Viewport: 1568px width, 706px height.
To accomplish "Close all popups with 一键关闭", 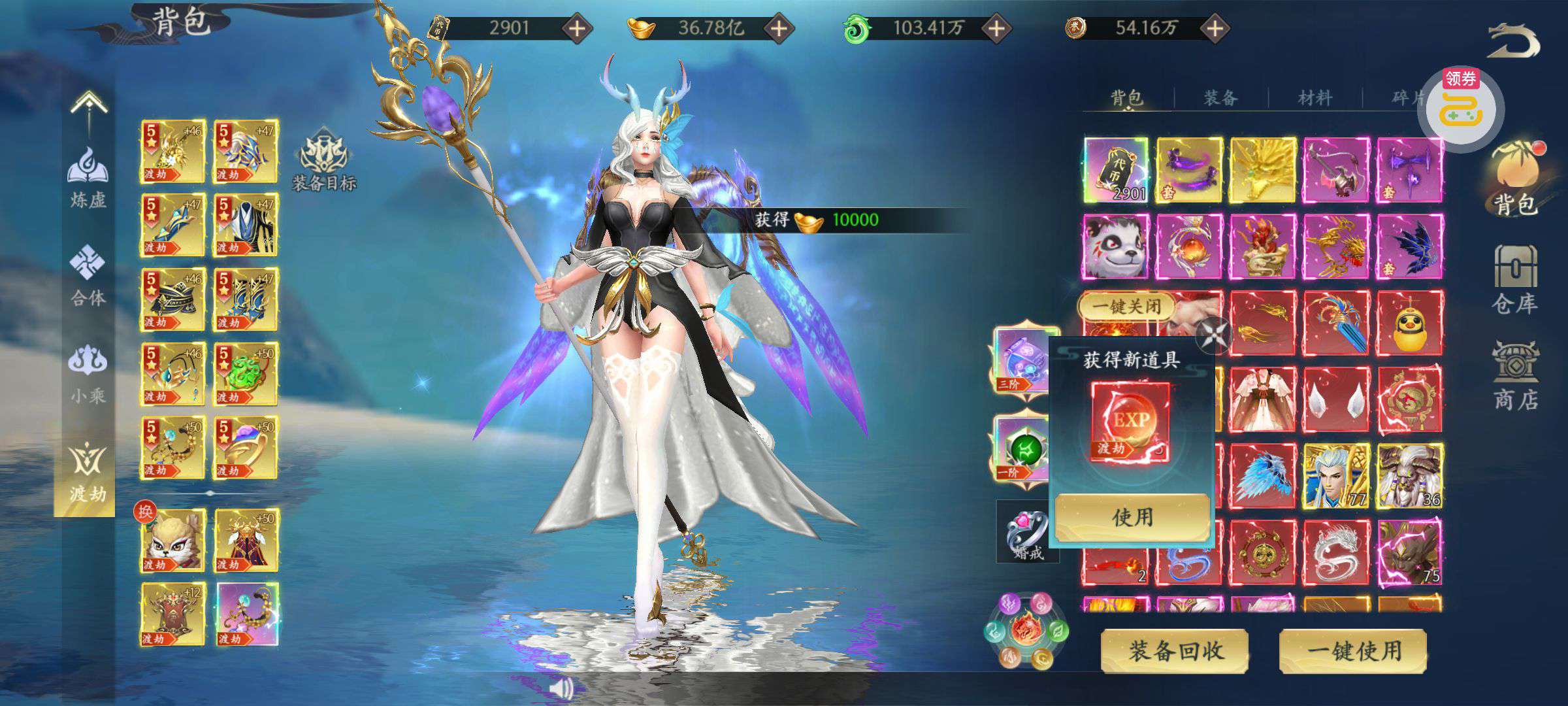I will (x=1126, y=306).
